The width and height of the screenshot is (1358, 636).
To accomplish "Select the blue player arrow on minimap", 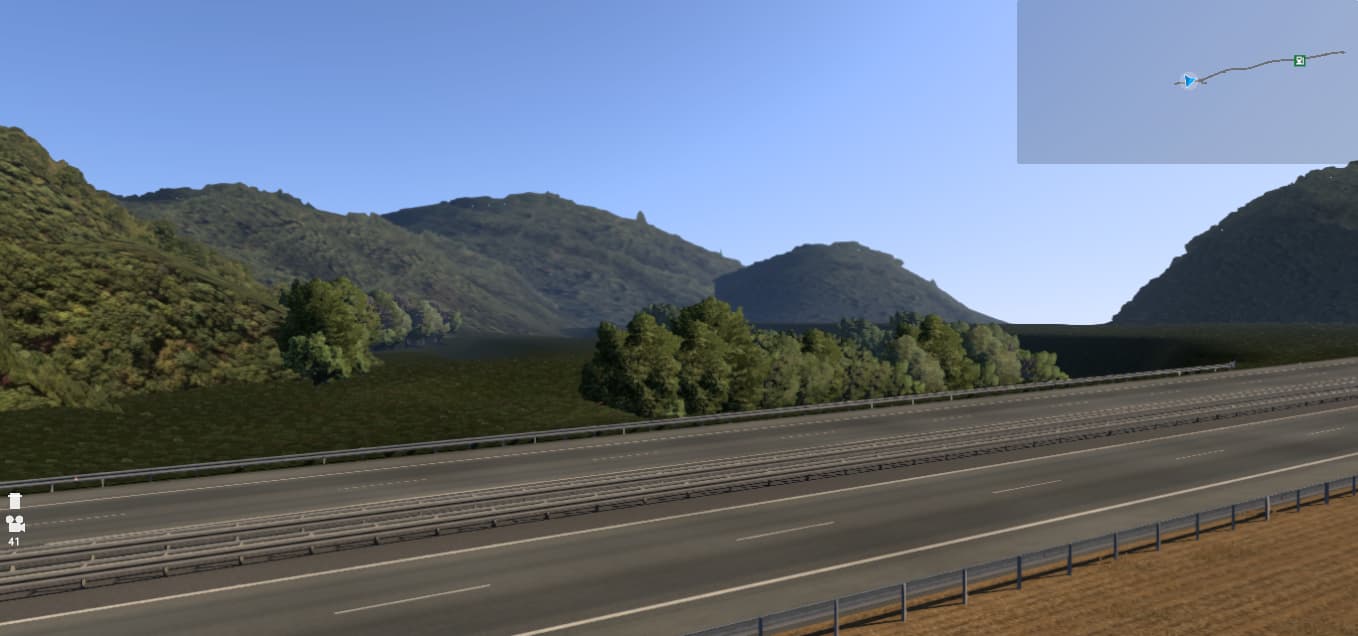I will [x=1188, y=81].
